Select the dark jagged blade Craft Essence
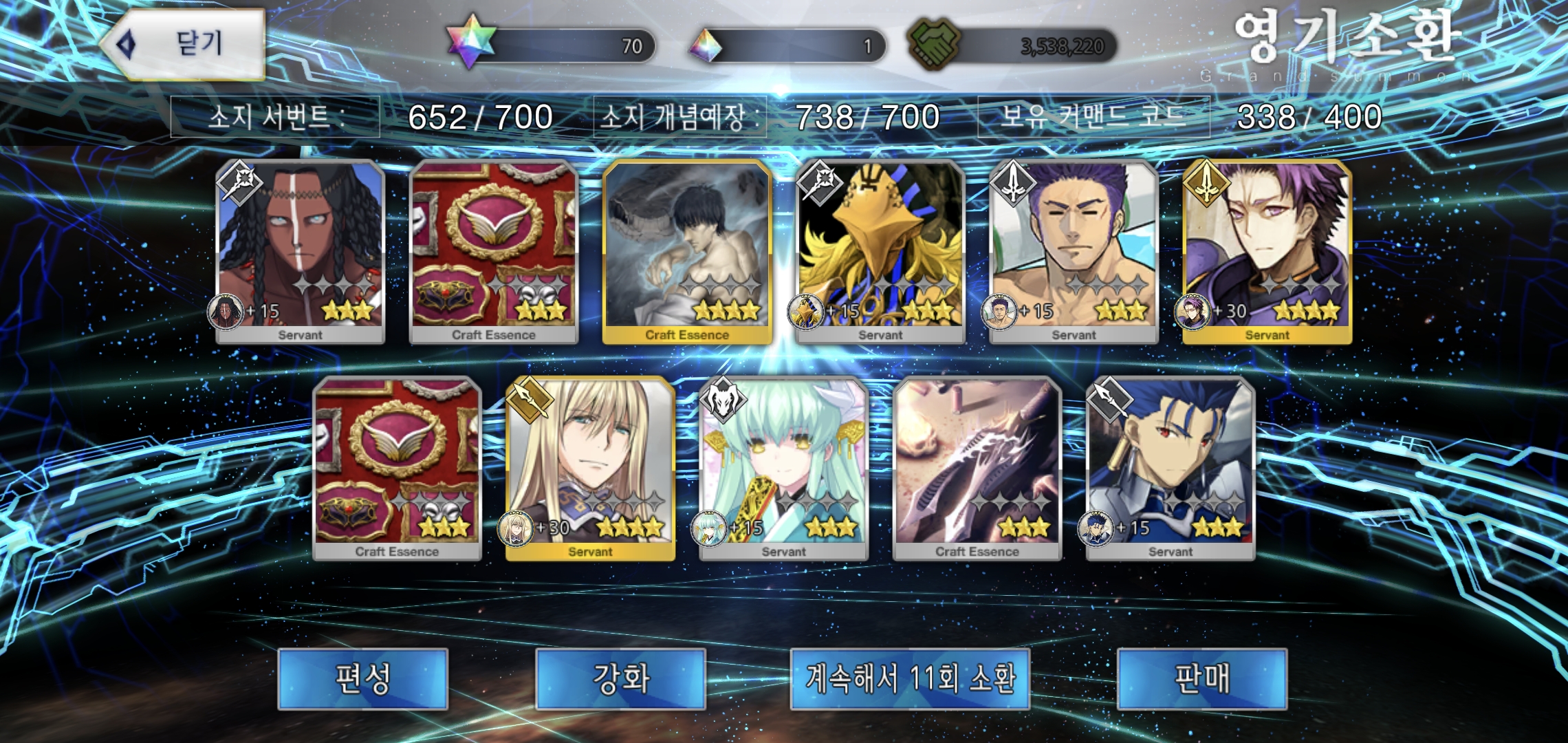This screenshot has width=1568, height=743. (977, 468)
